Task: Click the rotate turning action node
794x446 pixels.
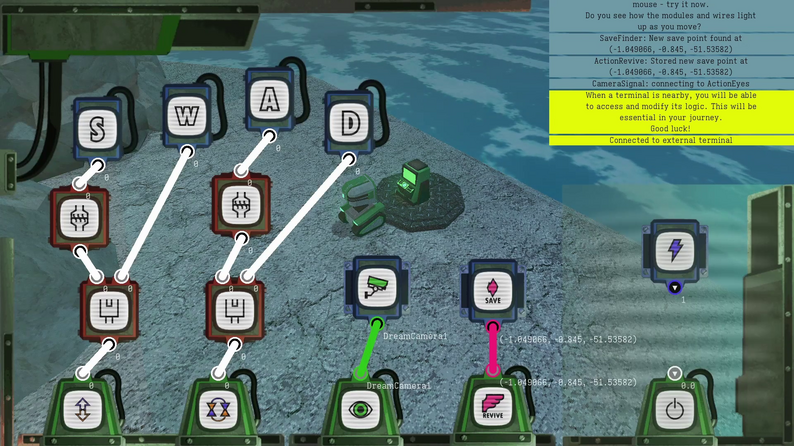Action: coord(217,409)
